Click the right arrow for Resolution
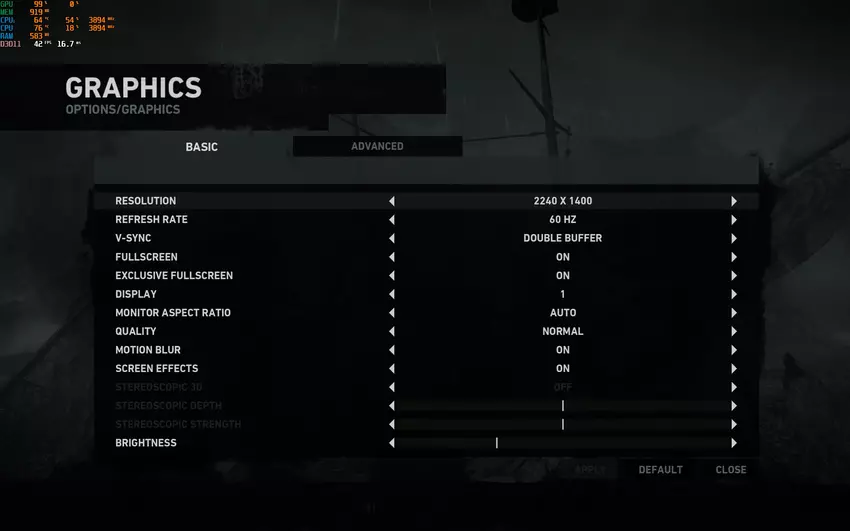This screenshot has width=850, height=531. coord(734,201)
